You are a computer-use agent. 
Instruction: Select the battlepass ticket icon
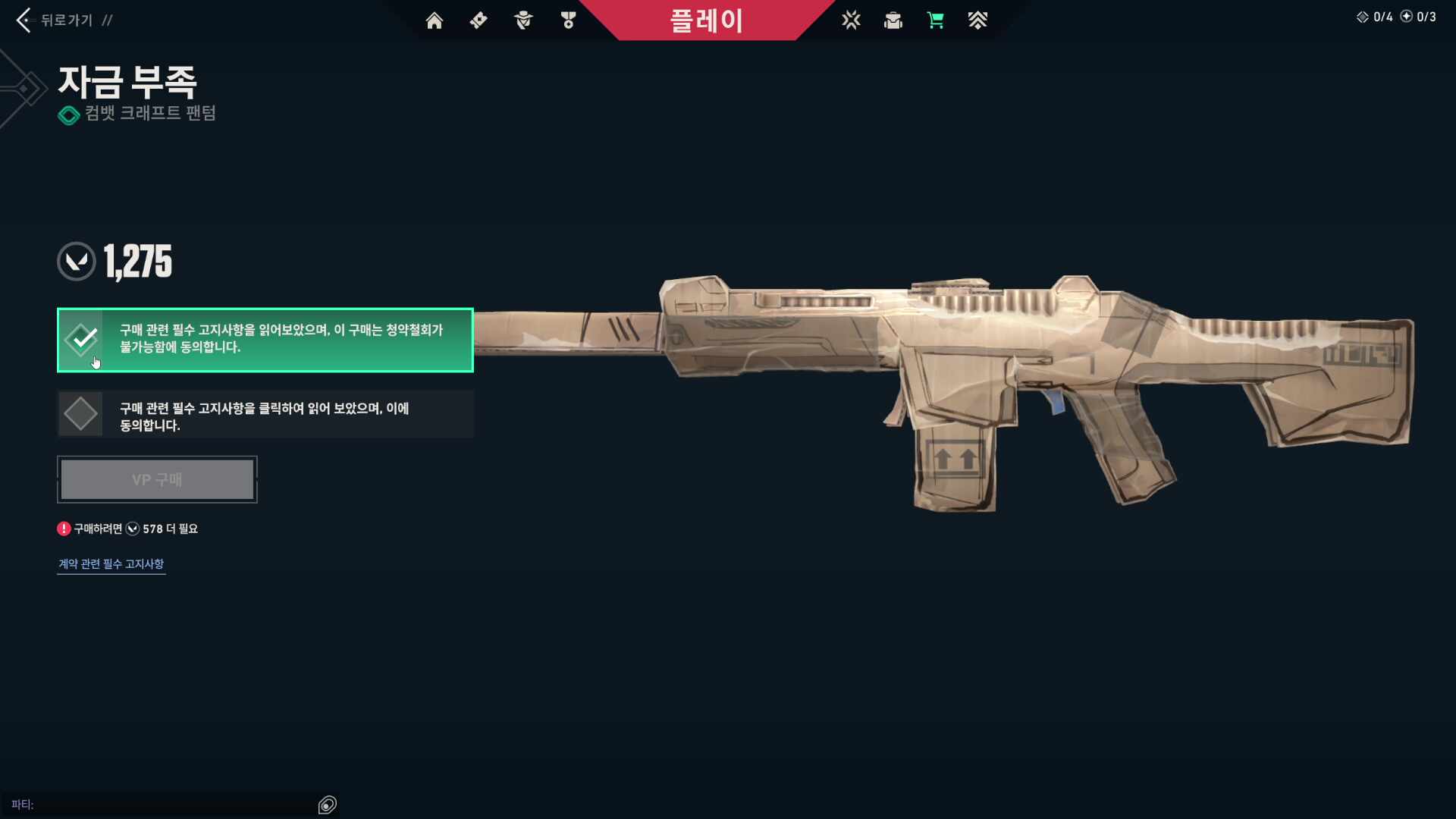[479, 20]
